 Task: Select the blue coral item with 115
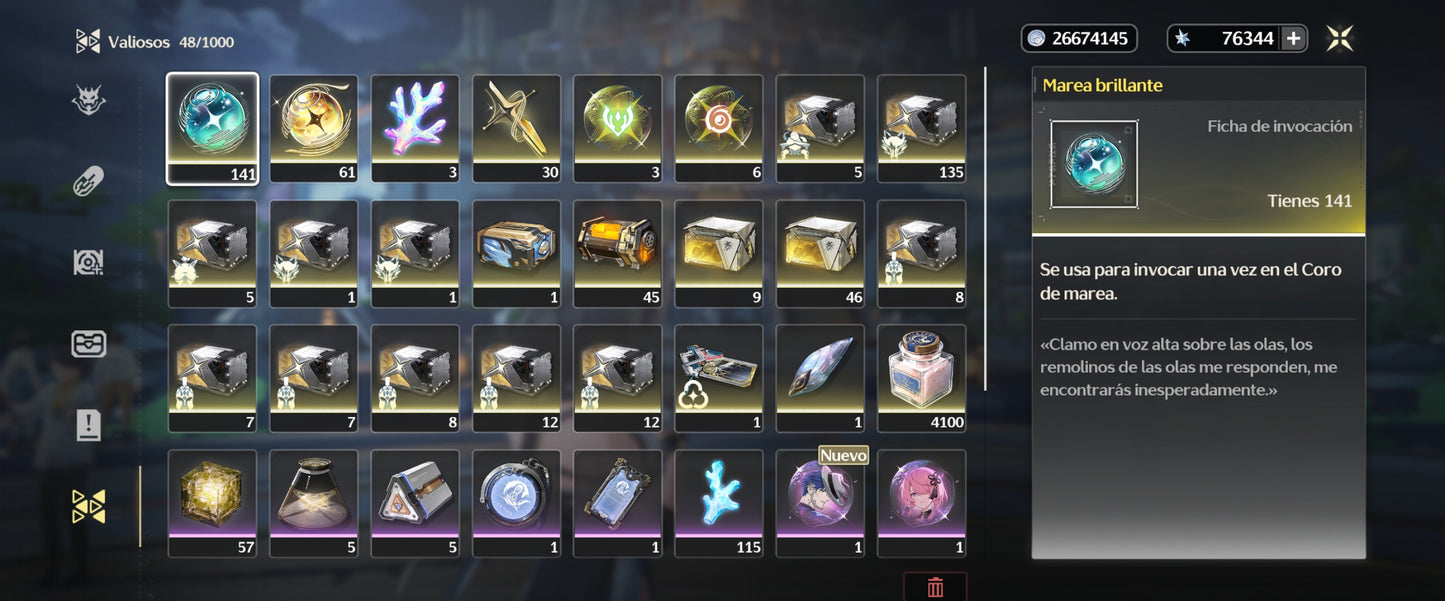(x=719, y=502)
